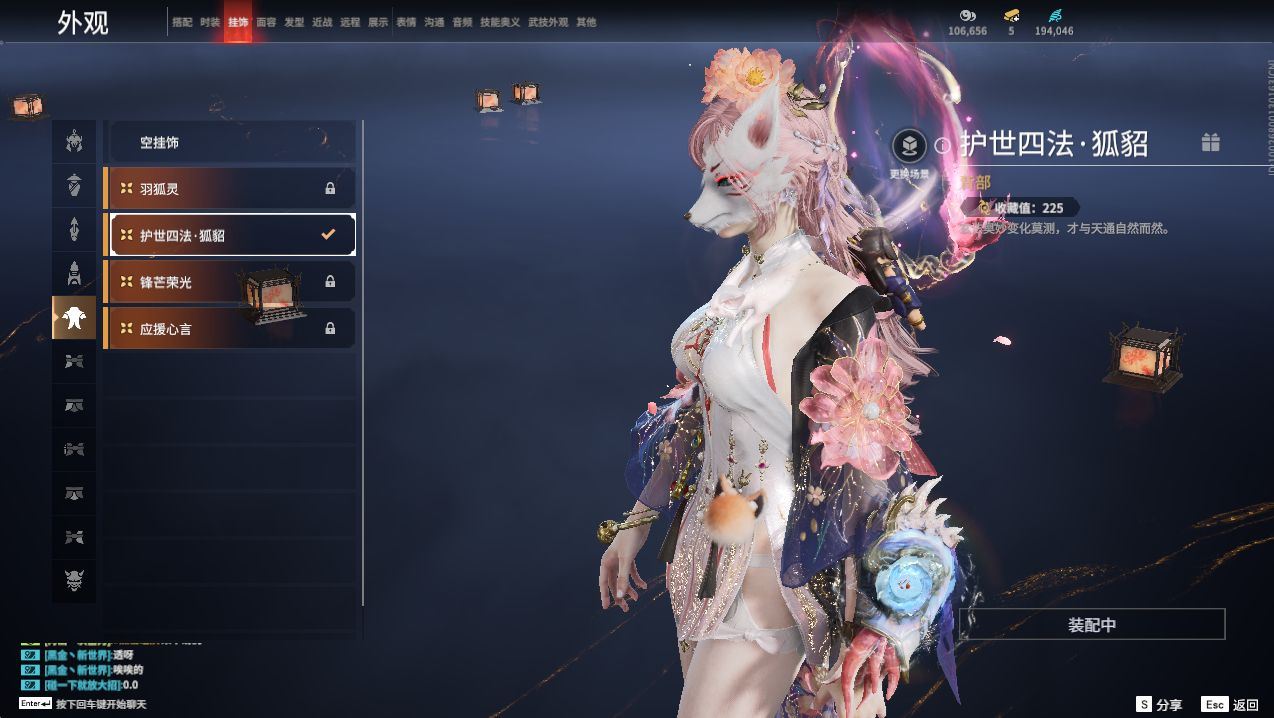This screenshot has height=718, width=1274.
Task: Select the 护世四法·狐貂 accessory row
Action: [230, 235]
